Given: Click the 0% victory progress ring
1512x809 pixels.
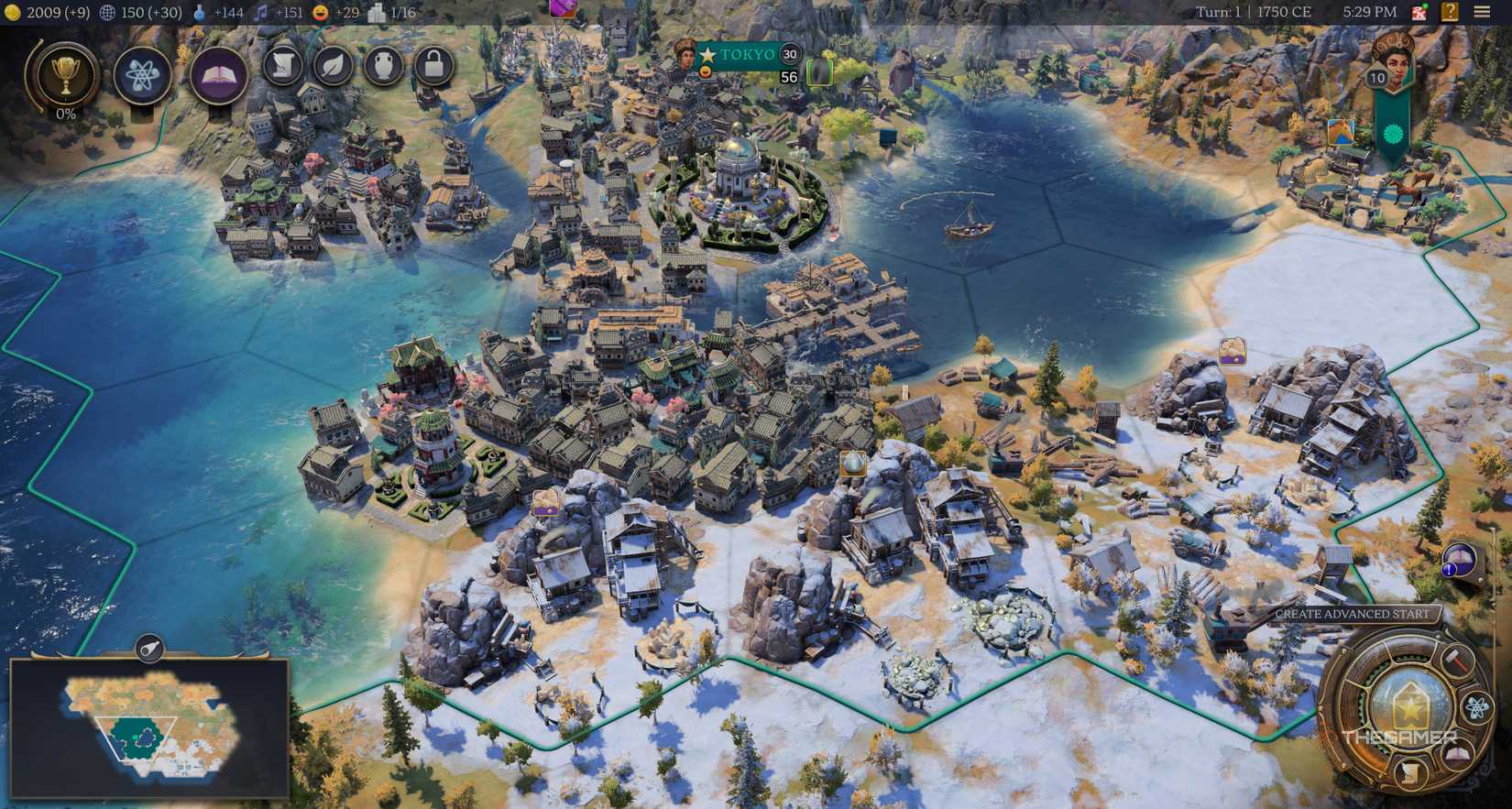Looking at the screenshot, I should point(64,114).
